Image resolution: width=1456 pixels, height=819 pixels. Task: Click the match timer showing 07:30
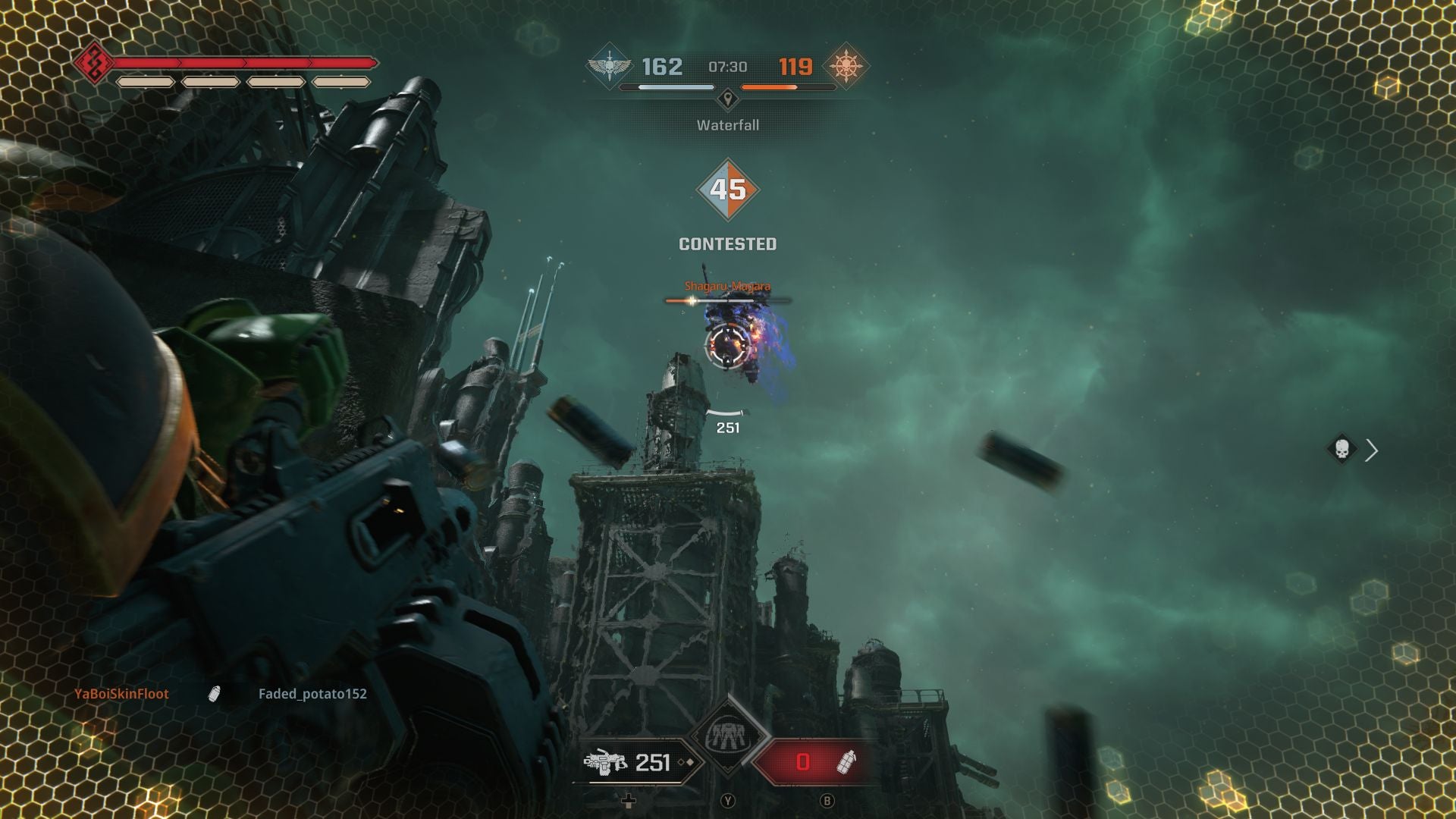tap(727, 67)
